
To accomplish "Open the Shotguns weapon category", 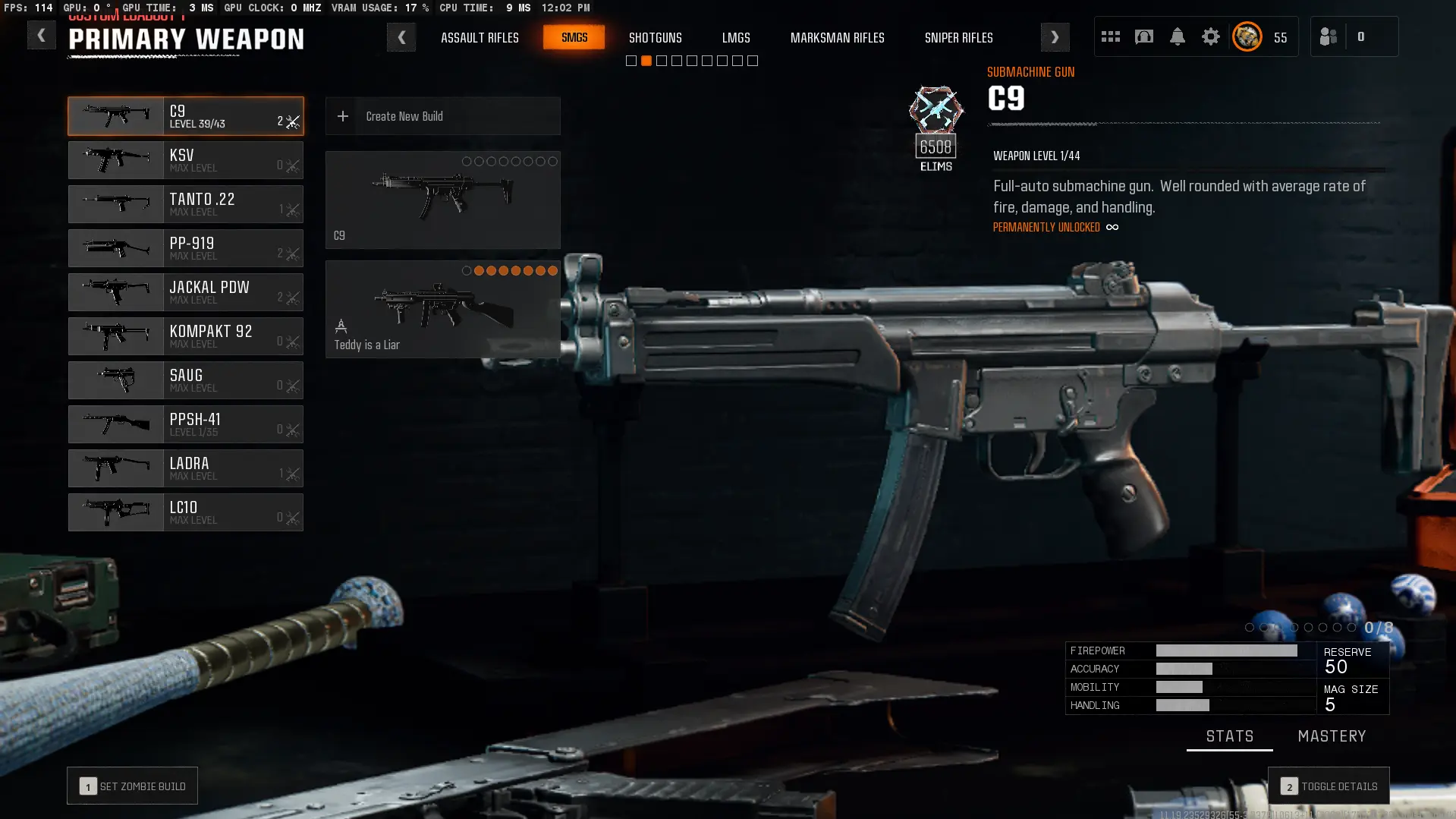I will point(655,37).
